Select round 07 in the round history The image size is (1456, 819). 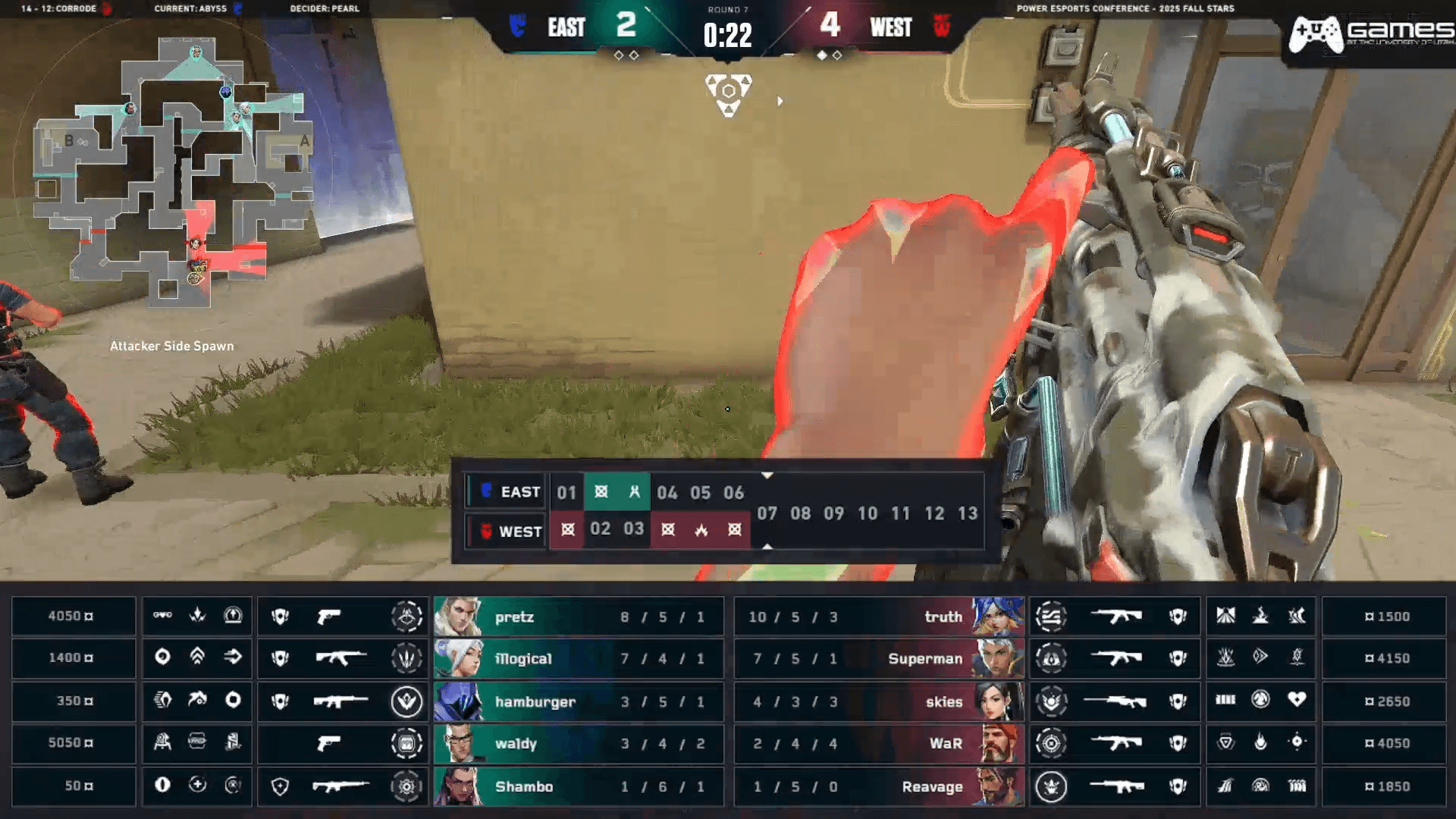[767, 513]
